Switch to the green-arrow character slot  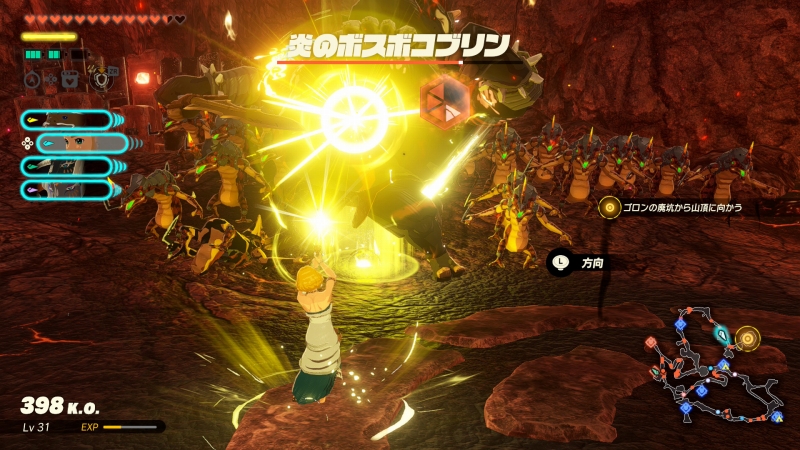pyautogui.click(x=68, y=166)
